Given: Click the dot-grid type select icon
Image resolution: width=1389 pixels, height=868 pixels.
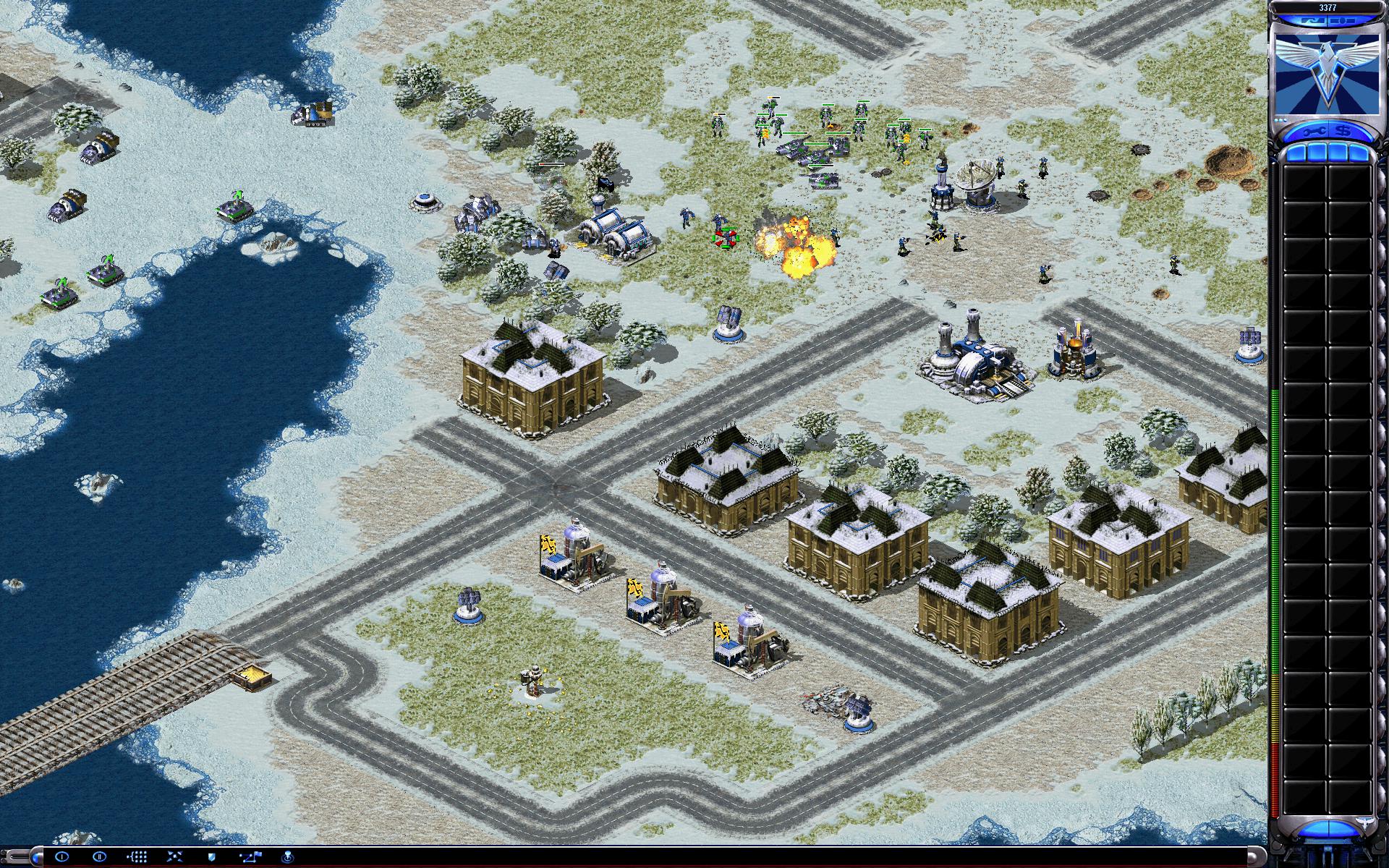Looking at the screenshot, I should click(x=137, y=856).
